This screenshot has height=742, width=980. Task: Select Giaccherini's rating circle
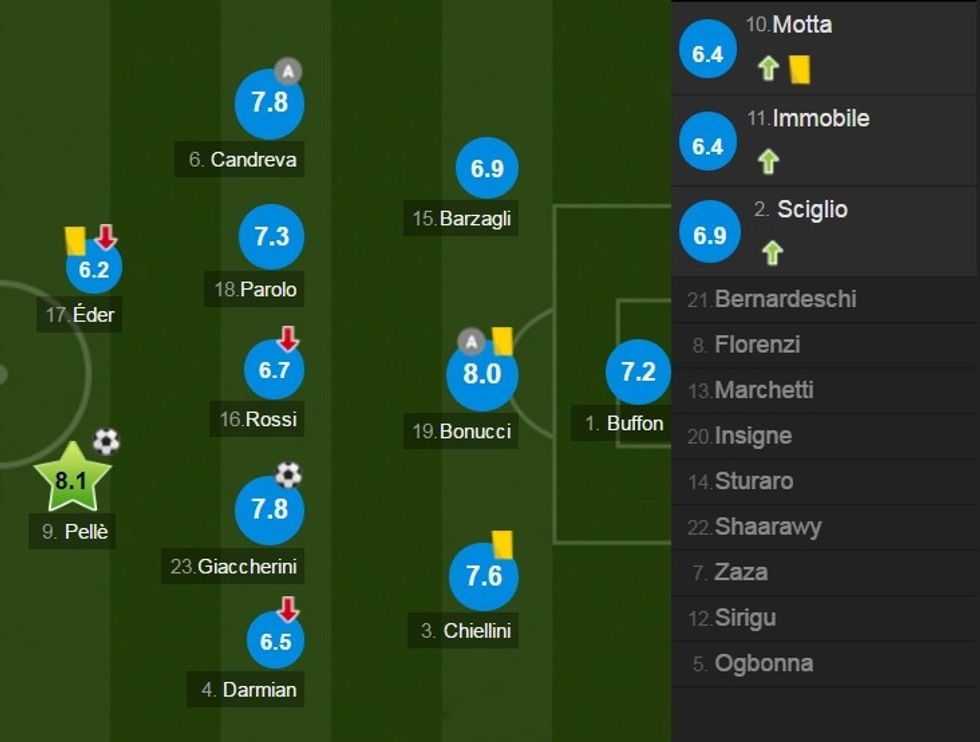pos(269,510)
